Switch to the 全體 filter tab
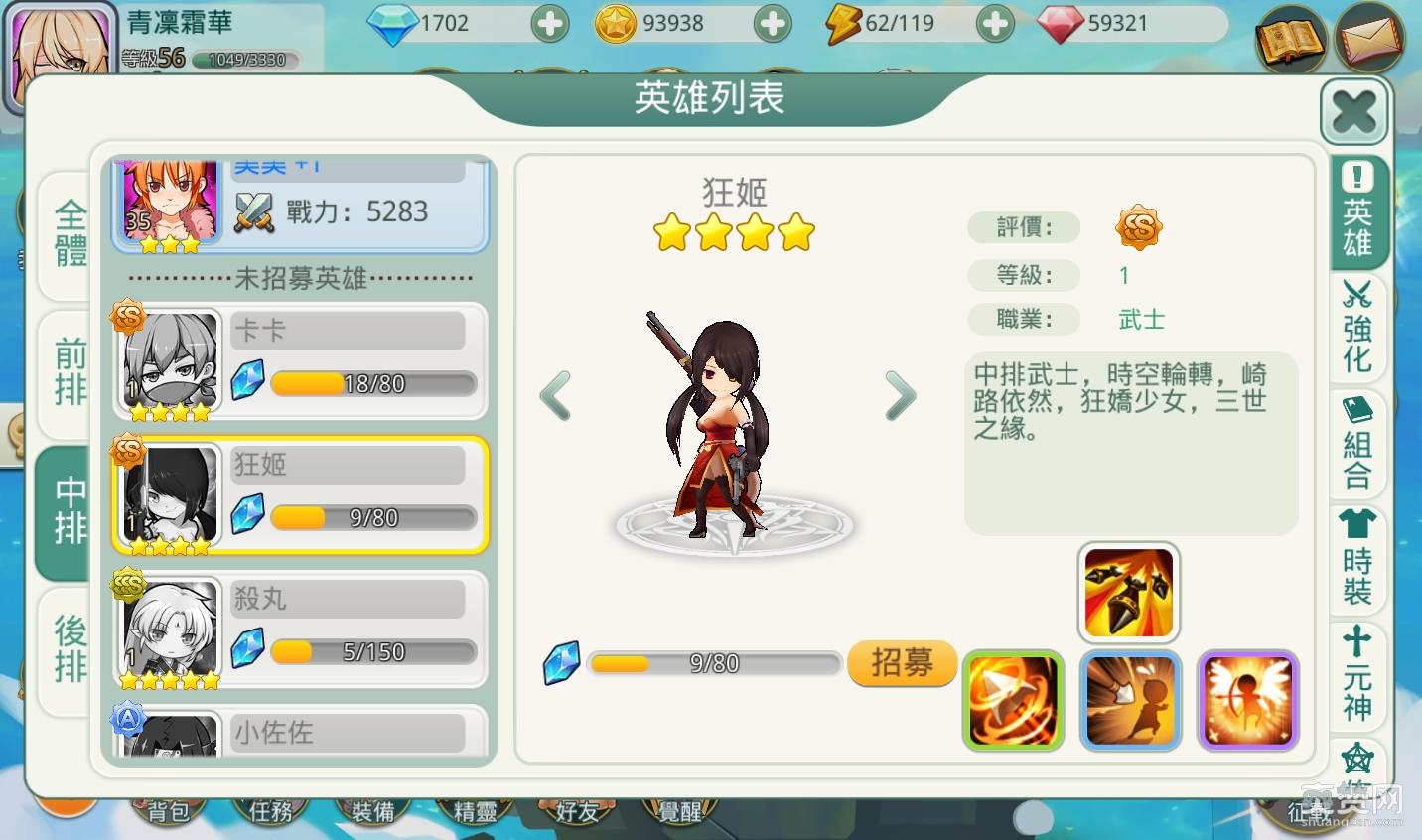 click(70, 234)
